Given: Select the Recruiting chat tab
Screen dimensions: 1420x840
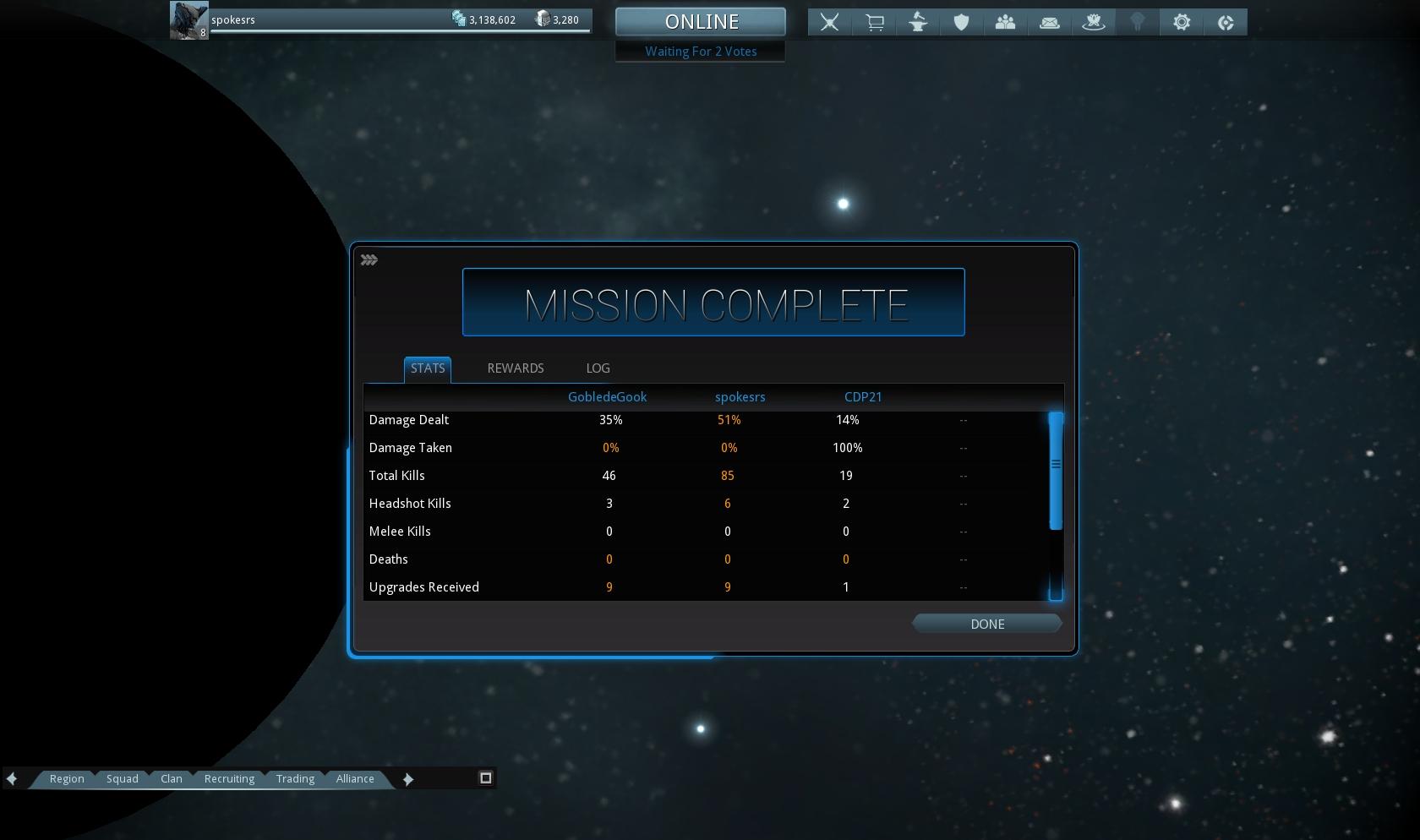Looking at the screenshot, I should [229, 779].
